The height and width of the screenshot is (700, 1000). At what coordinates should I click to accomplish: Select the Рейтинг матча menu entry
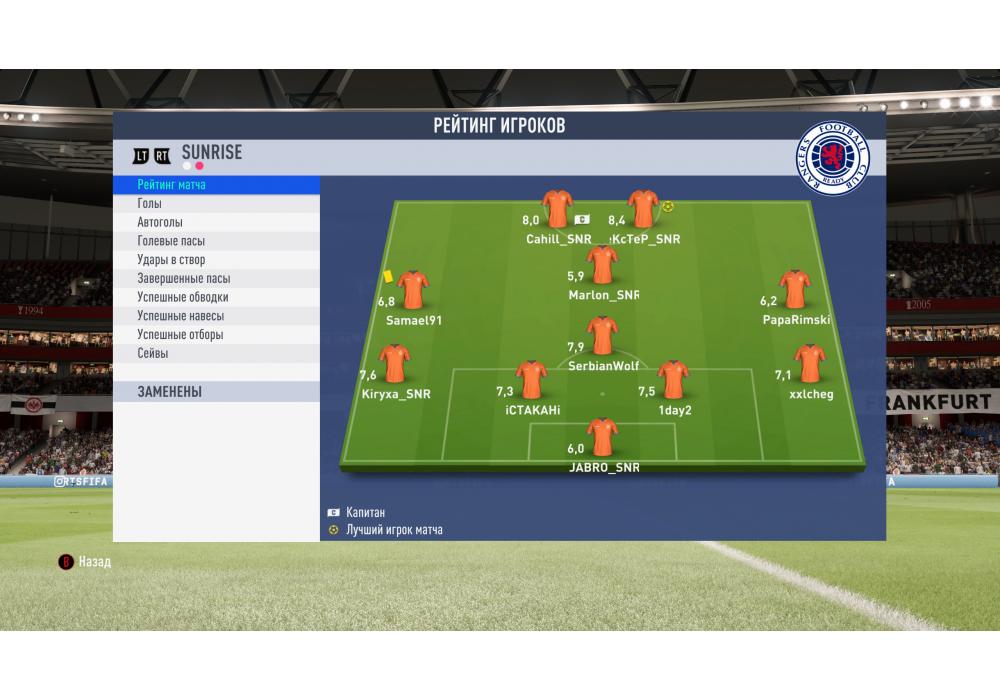click(x=216, y=185)
